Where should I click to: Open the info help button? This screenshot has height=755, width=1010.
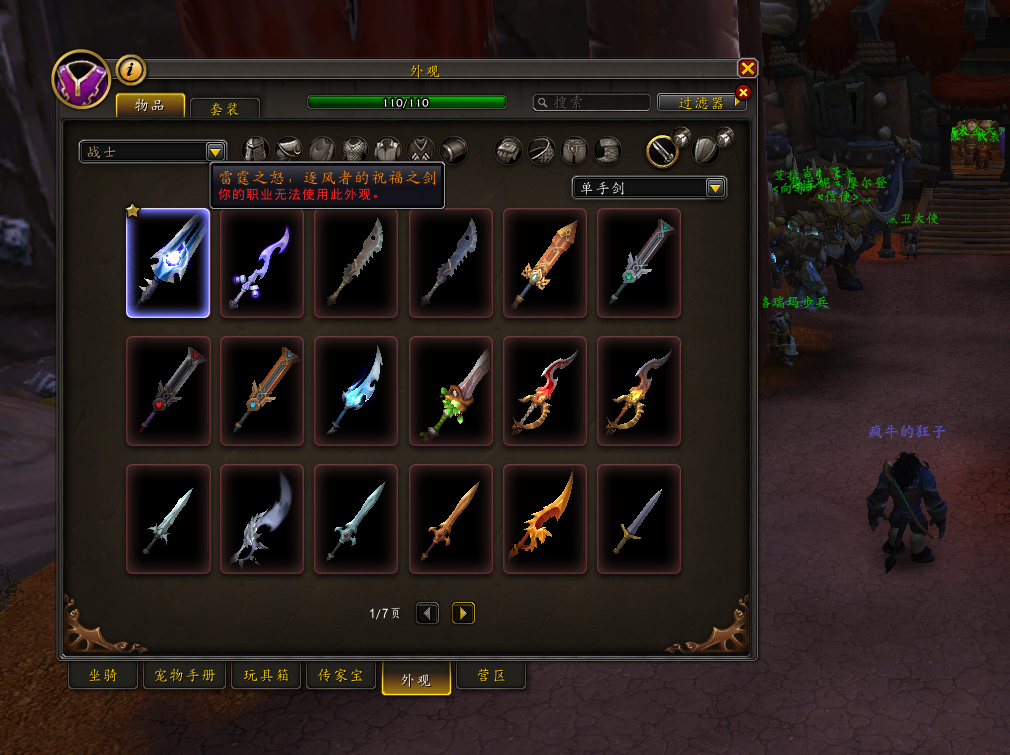[132, 70]
